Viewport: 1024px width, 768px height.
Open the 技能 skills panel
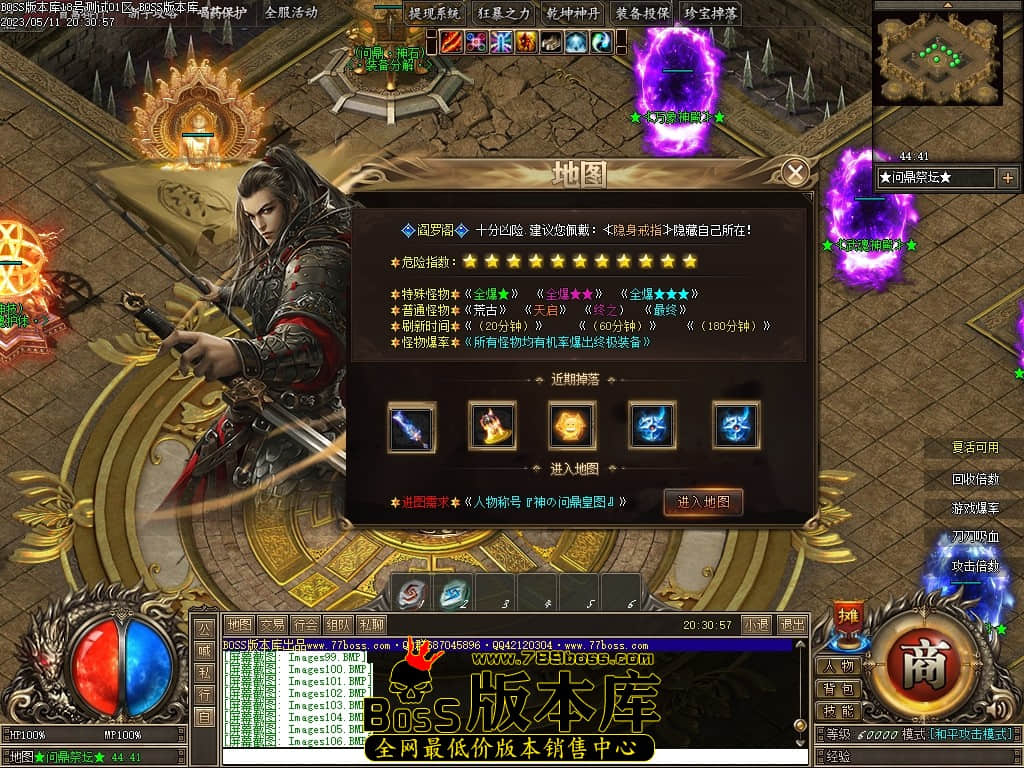coord(839,711)
